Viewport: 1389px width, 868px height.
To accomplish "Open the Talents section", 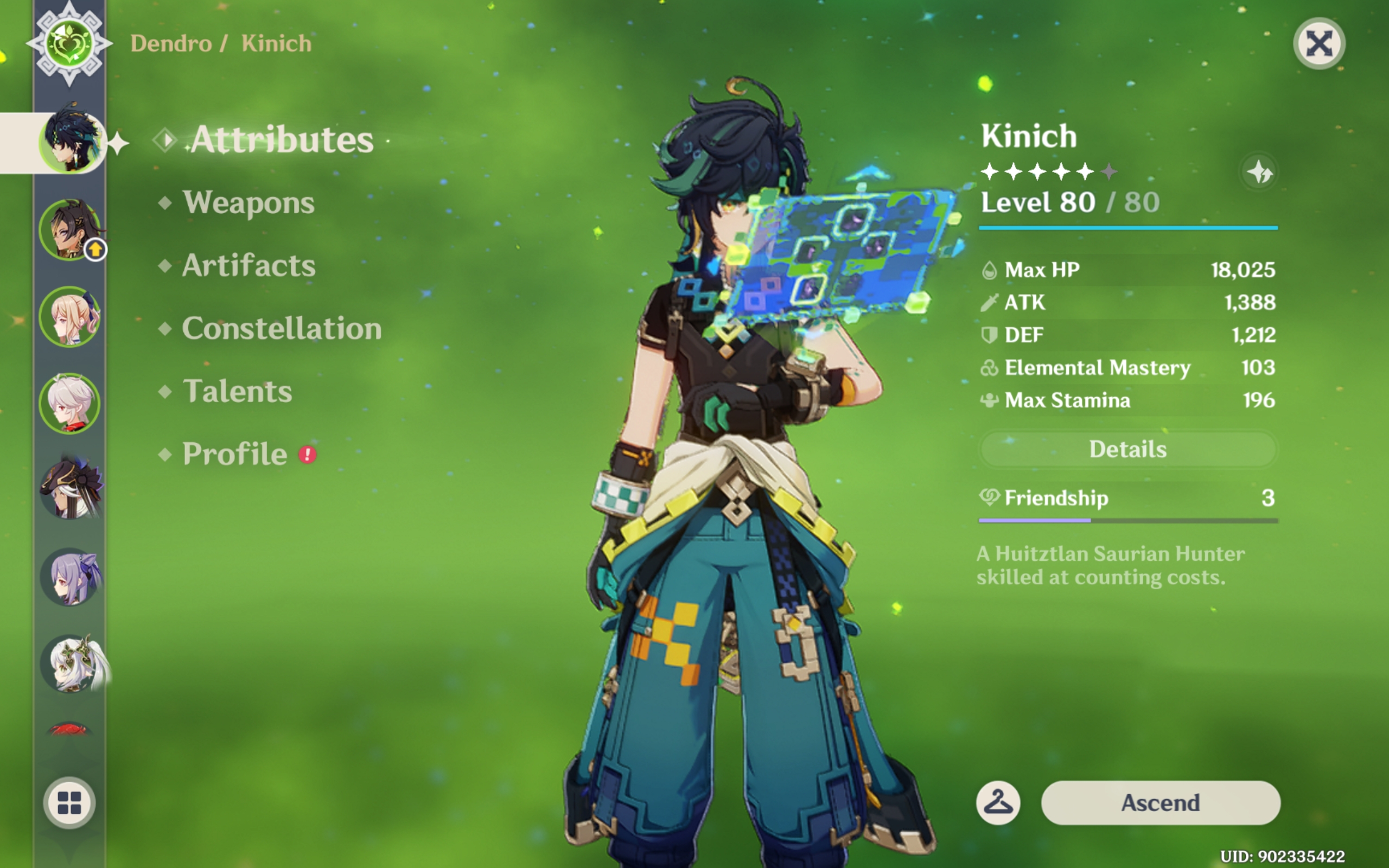I will tap(238, 392).
